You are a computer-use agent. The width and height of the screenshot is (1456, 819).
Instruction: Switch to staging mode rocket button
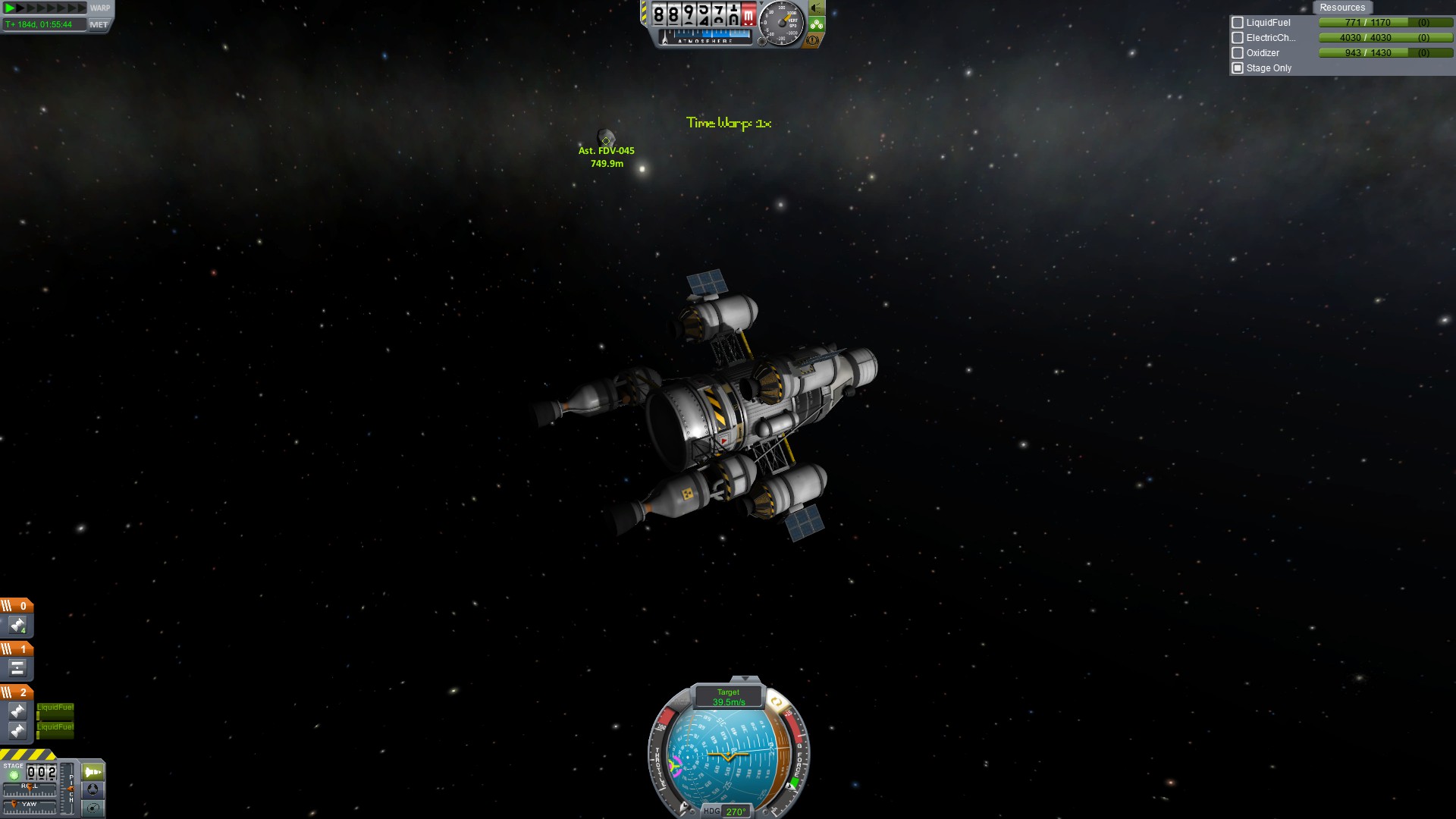(93, 772)
